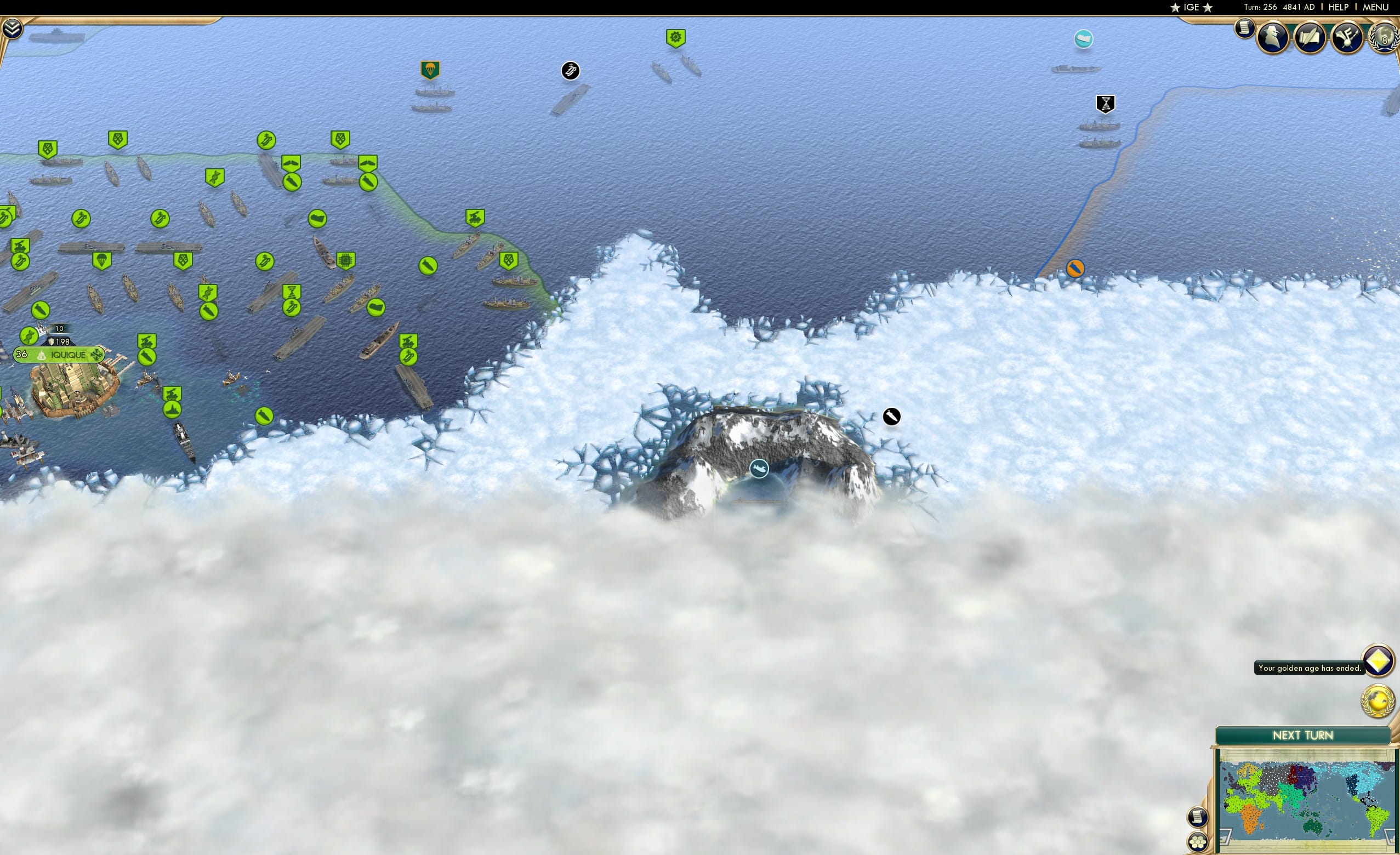This screenshot has width=1400, height=855.
Task: Open the MENU item on the top bar
Action: [x=1375, y=7]
